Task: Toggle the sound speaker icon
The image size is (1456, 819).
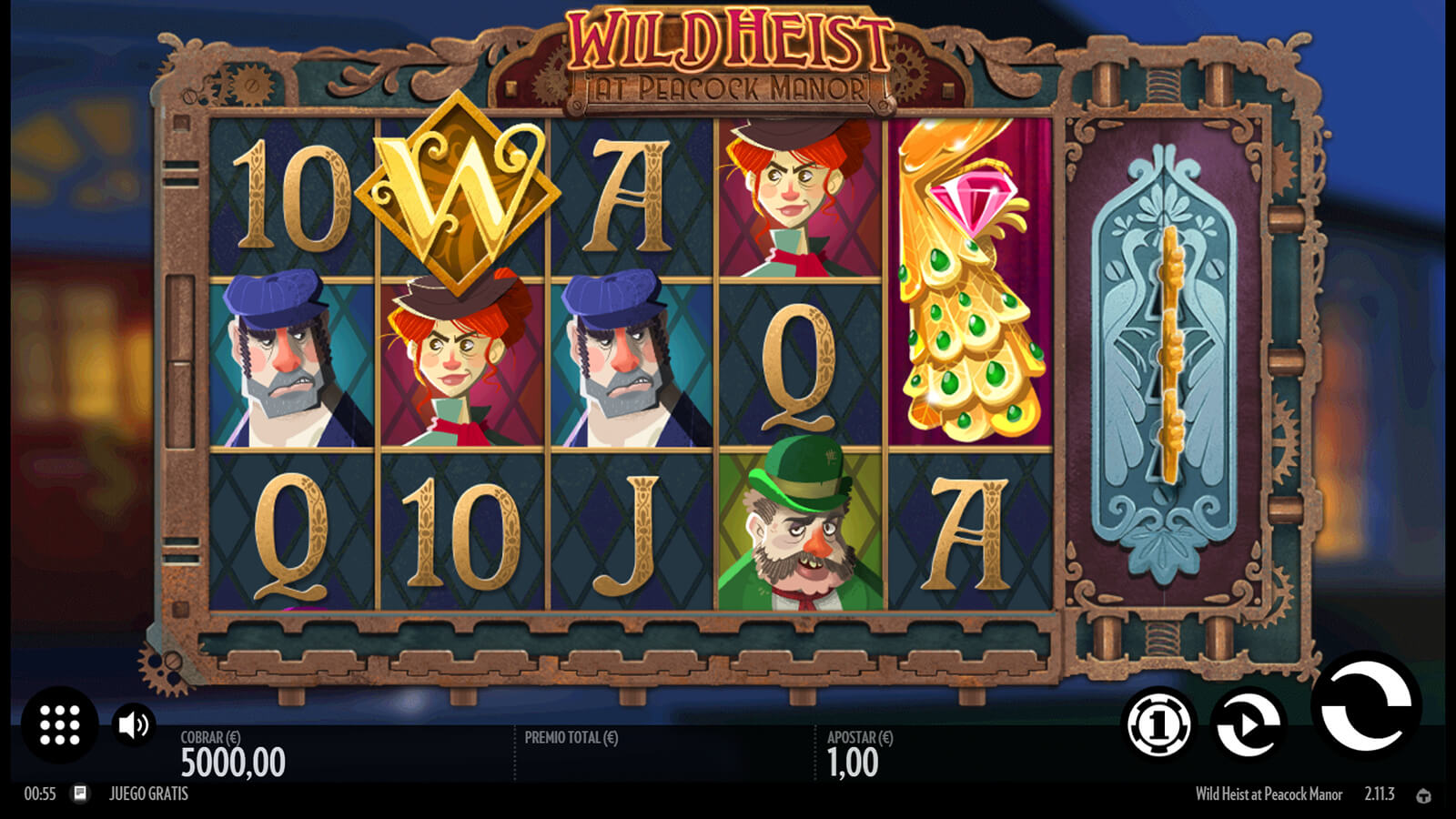Action: point(133,724)
